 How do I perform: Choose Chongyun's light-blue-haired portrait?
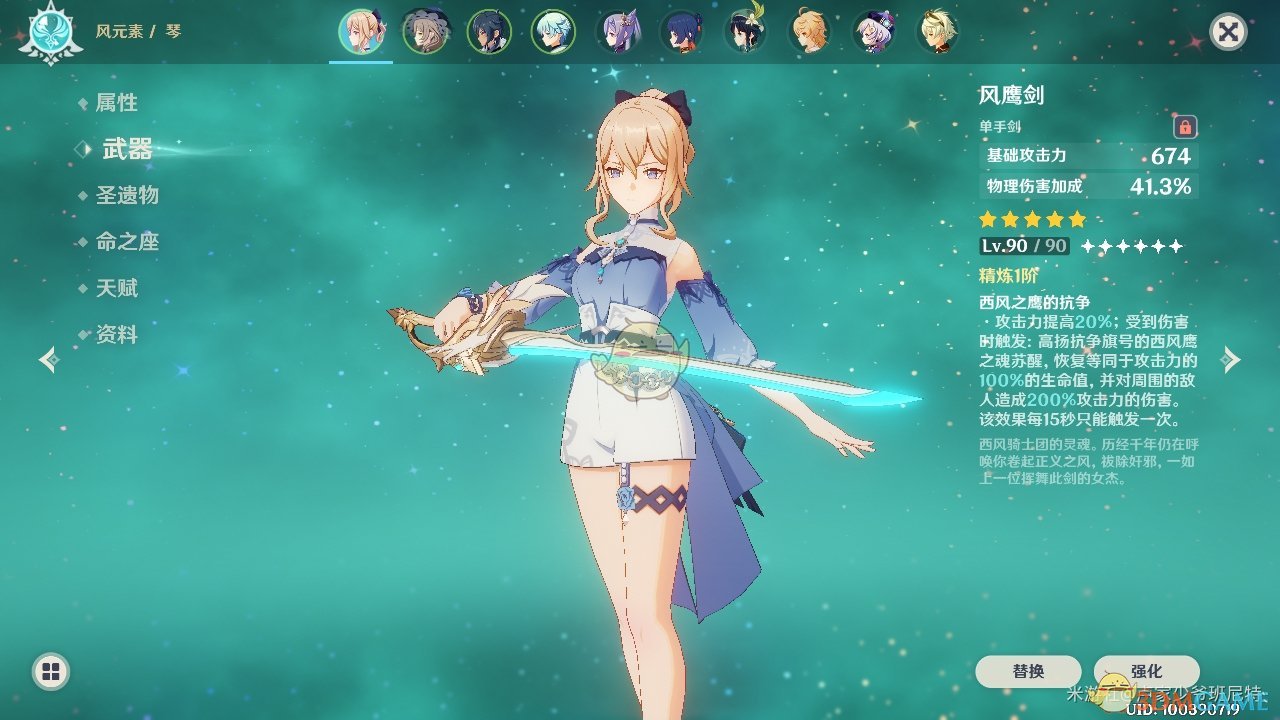tap(553, 32)
